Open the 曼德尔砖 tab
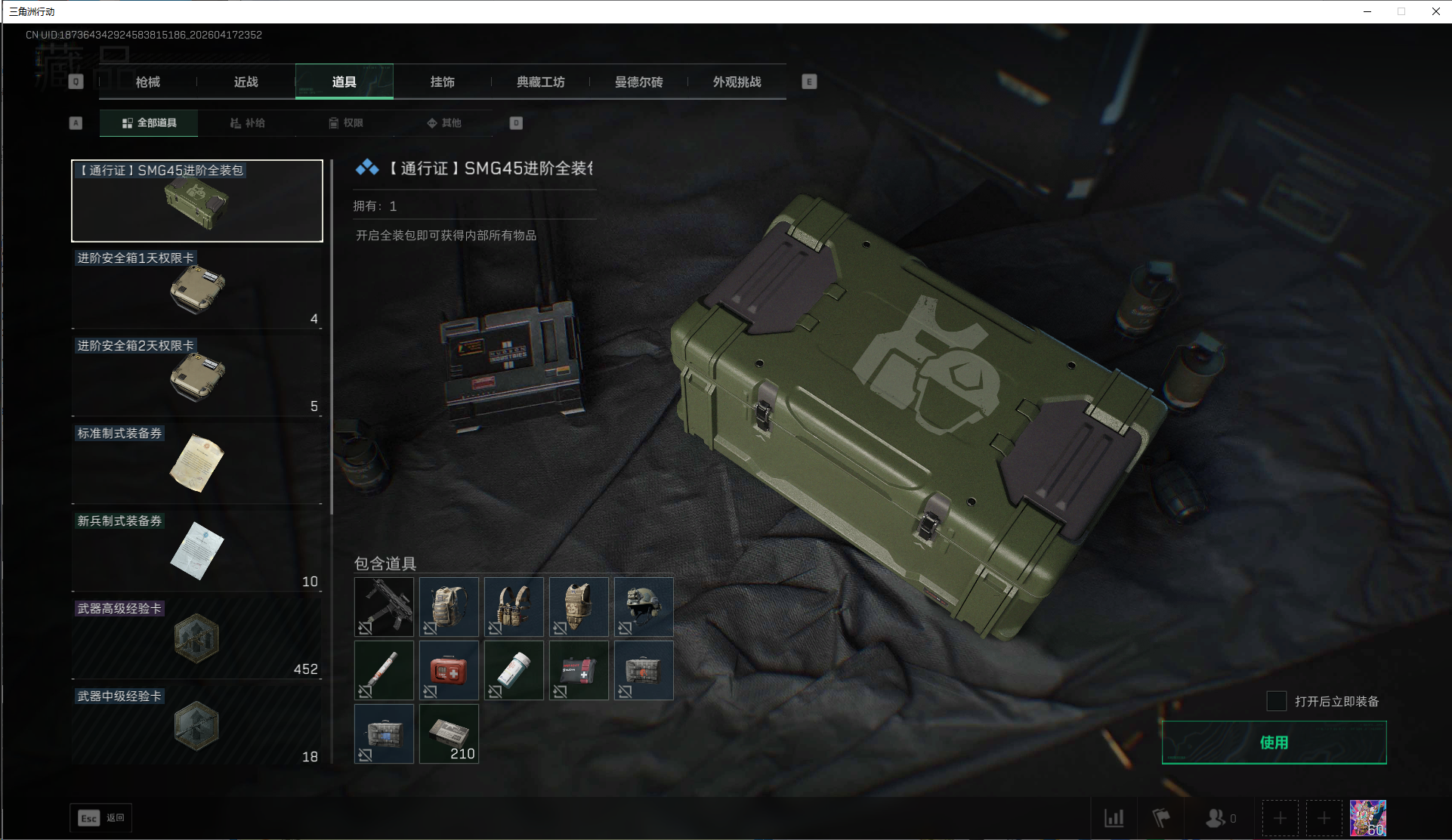The height and width of the screenshot is (840, 1452). [639, 82]
